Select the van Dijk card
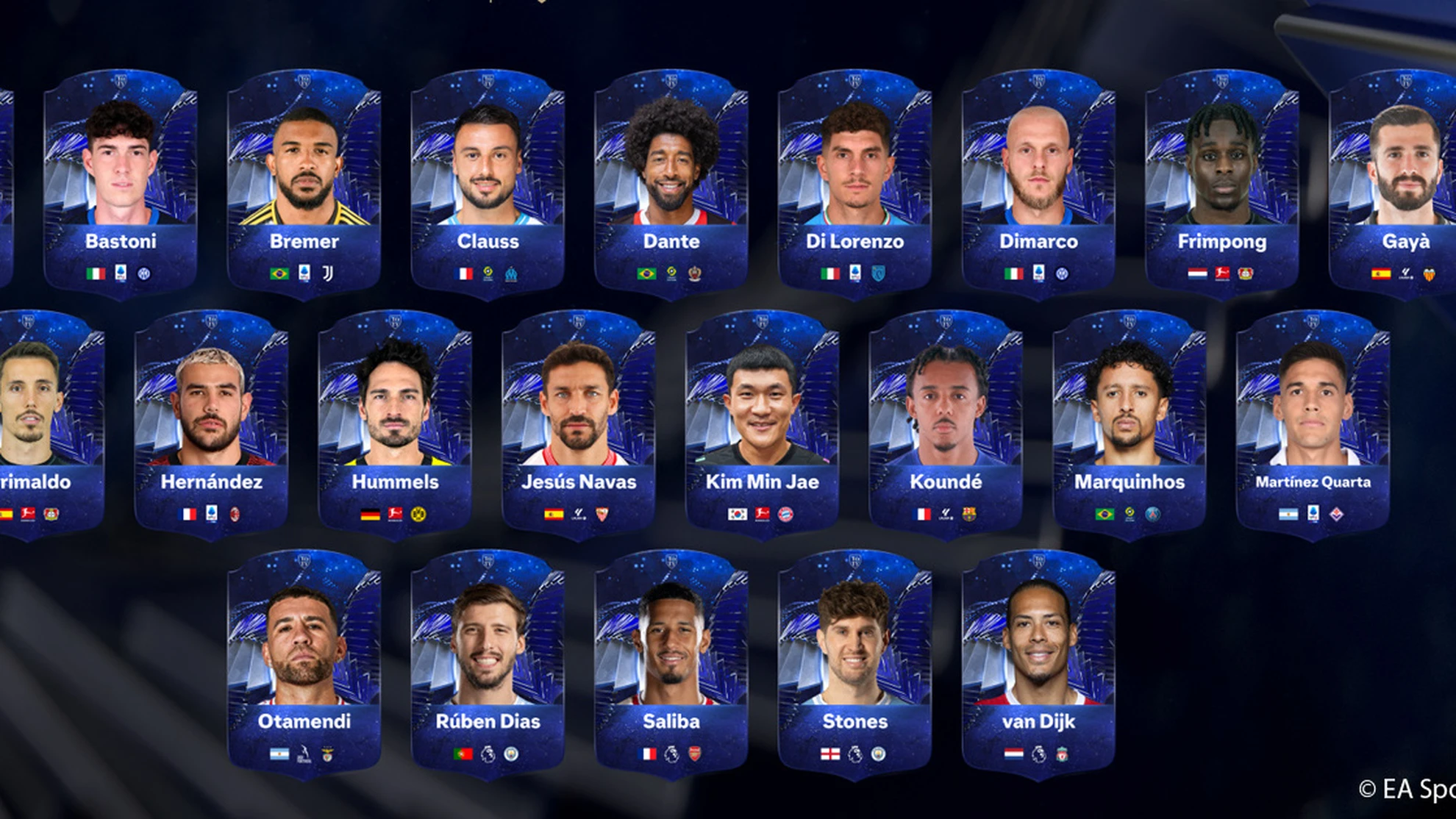This screenshot has height=819, width=1456. tap(1038, 664)
